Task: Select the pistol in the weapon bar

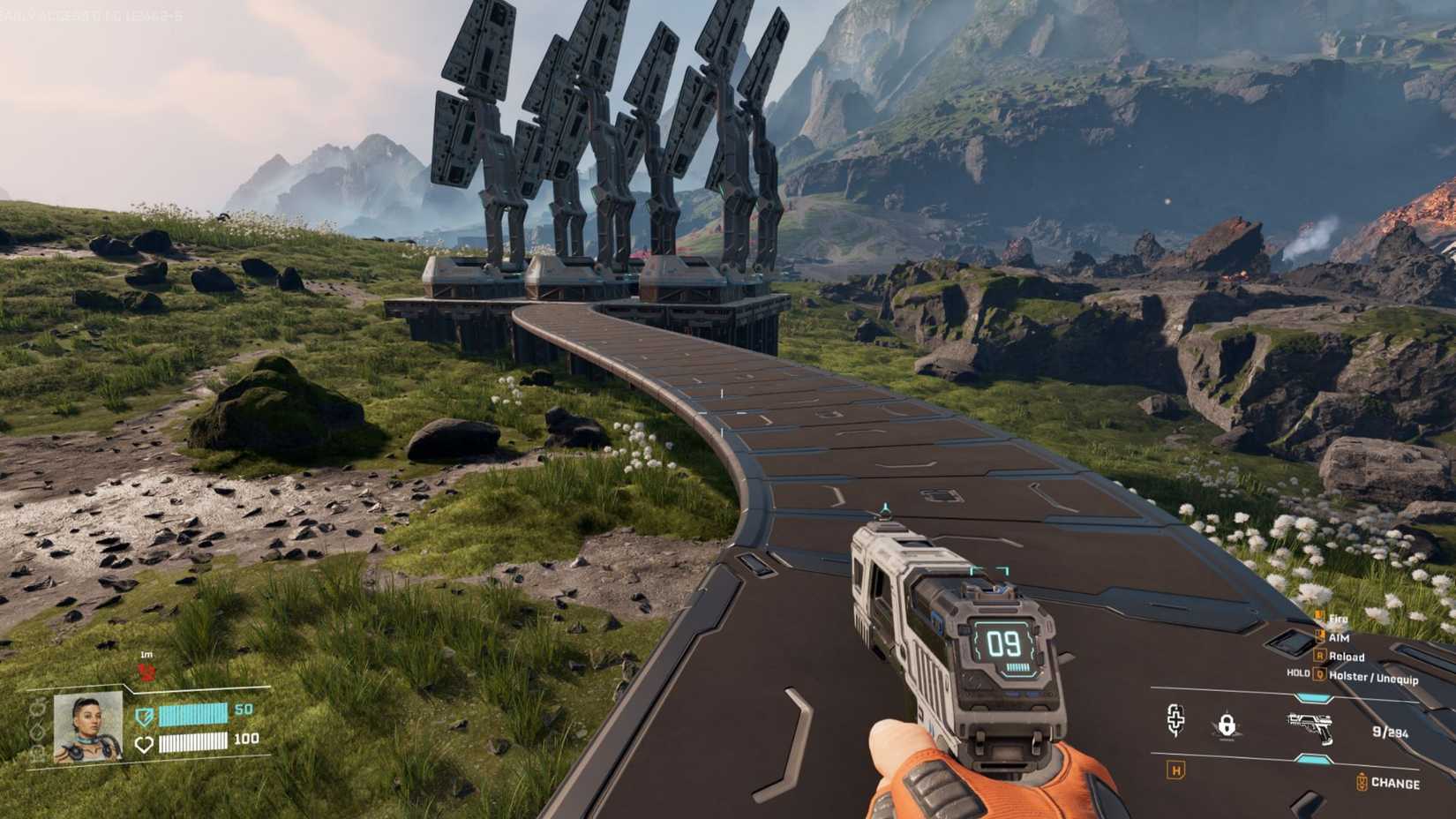Action: click(x=1311, y=729)
